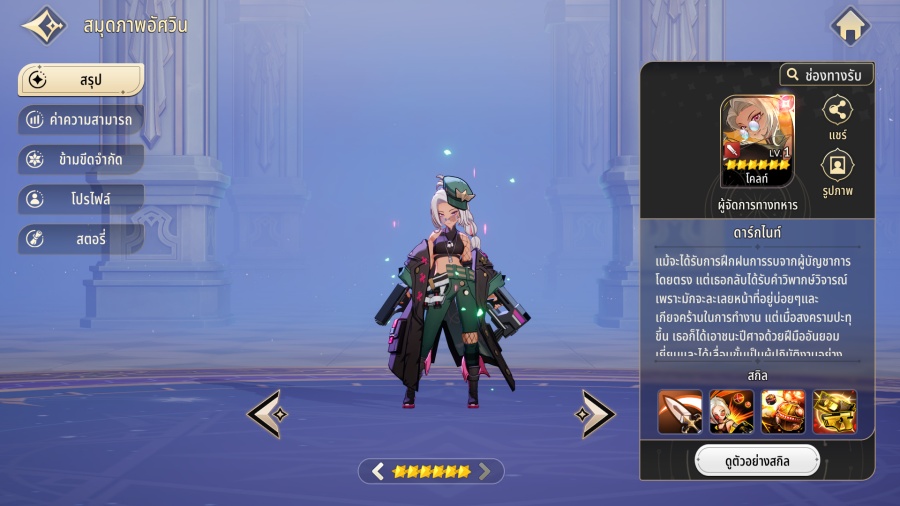Screen dimensions: 900x506
Task: View the รูปภาพ portrait image
Action: tap(837, 171)
